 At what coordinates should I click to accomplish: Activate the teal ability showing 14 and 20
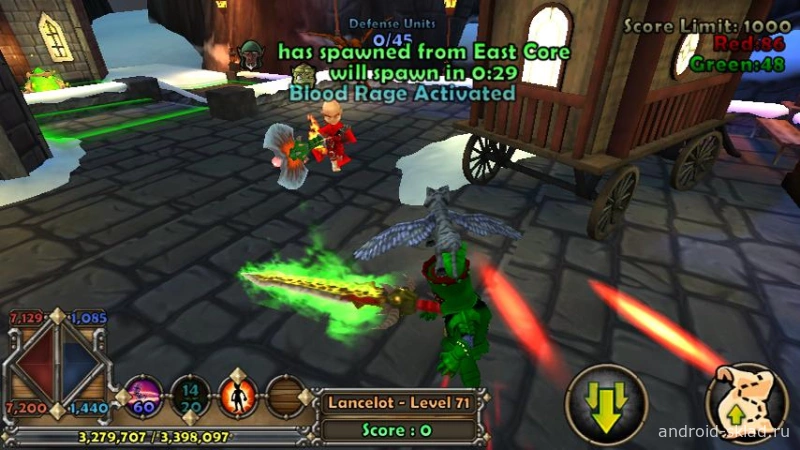coord(191,396)
